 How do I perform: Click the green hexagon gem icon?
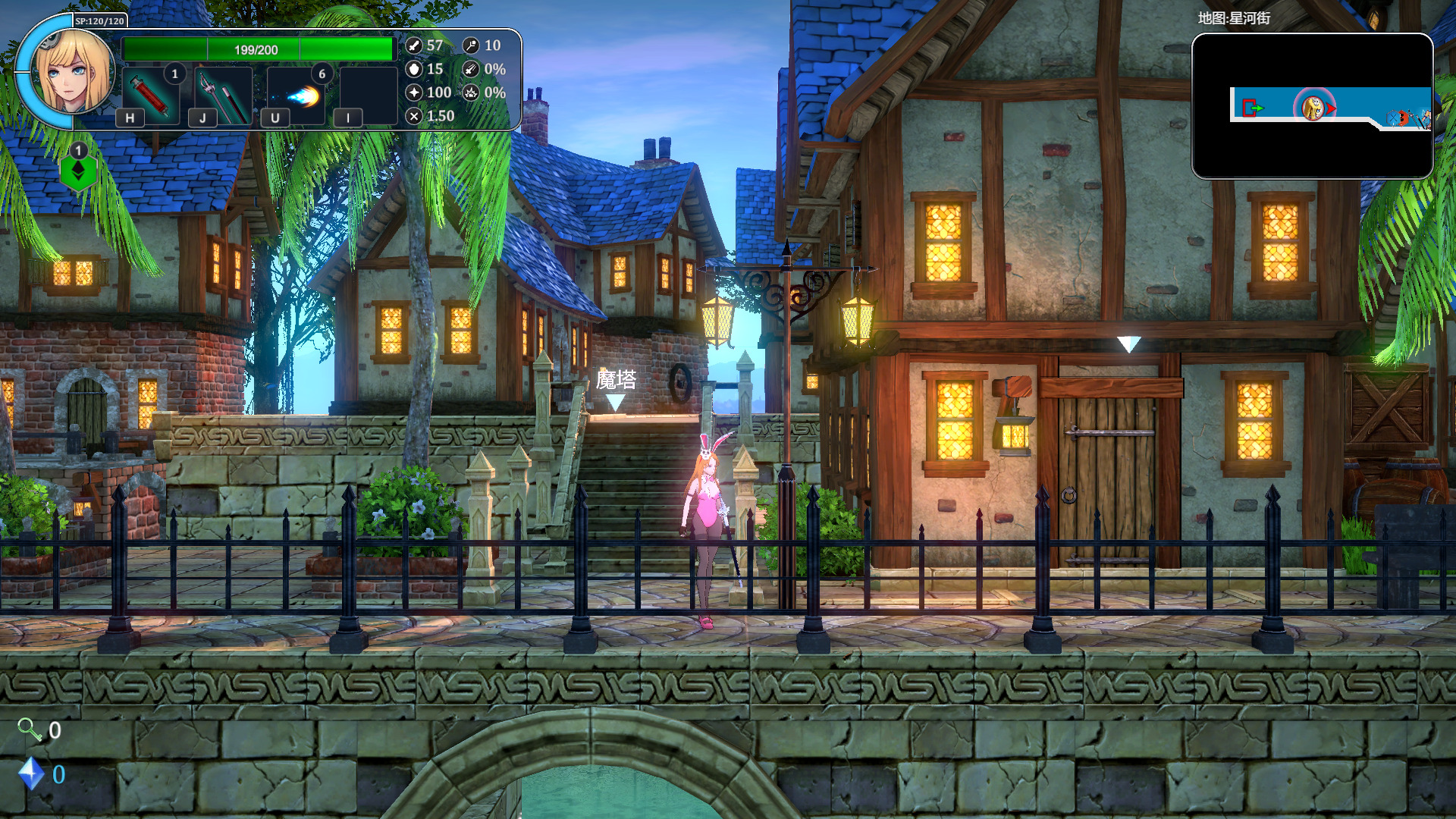point(78,172)
